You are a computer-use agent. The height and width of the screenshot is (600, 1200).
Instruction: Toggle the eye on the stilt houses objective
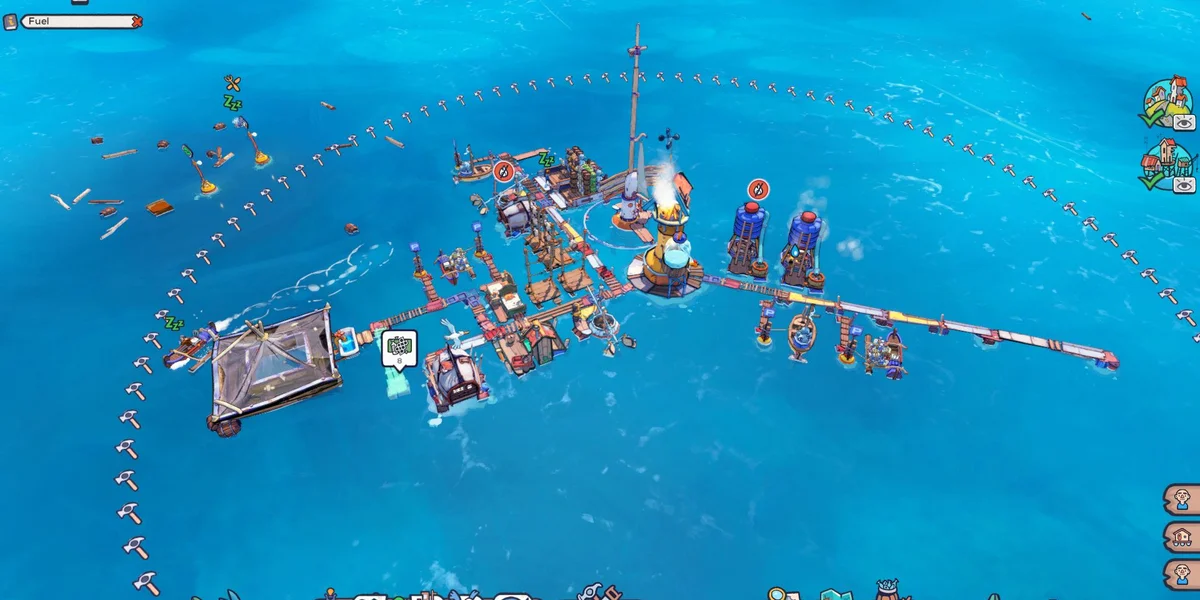[1184, 184]
